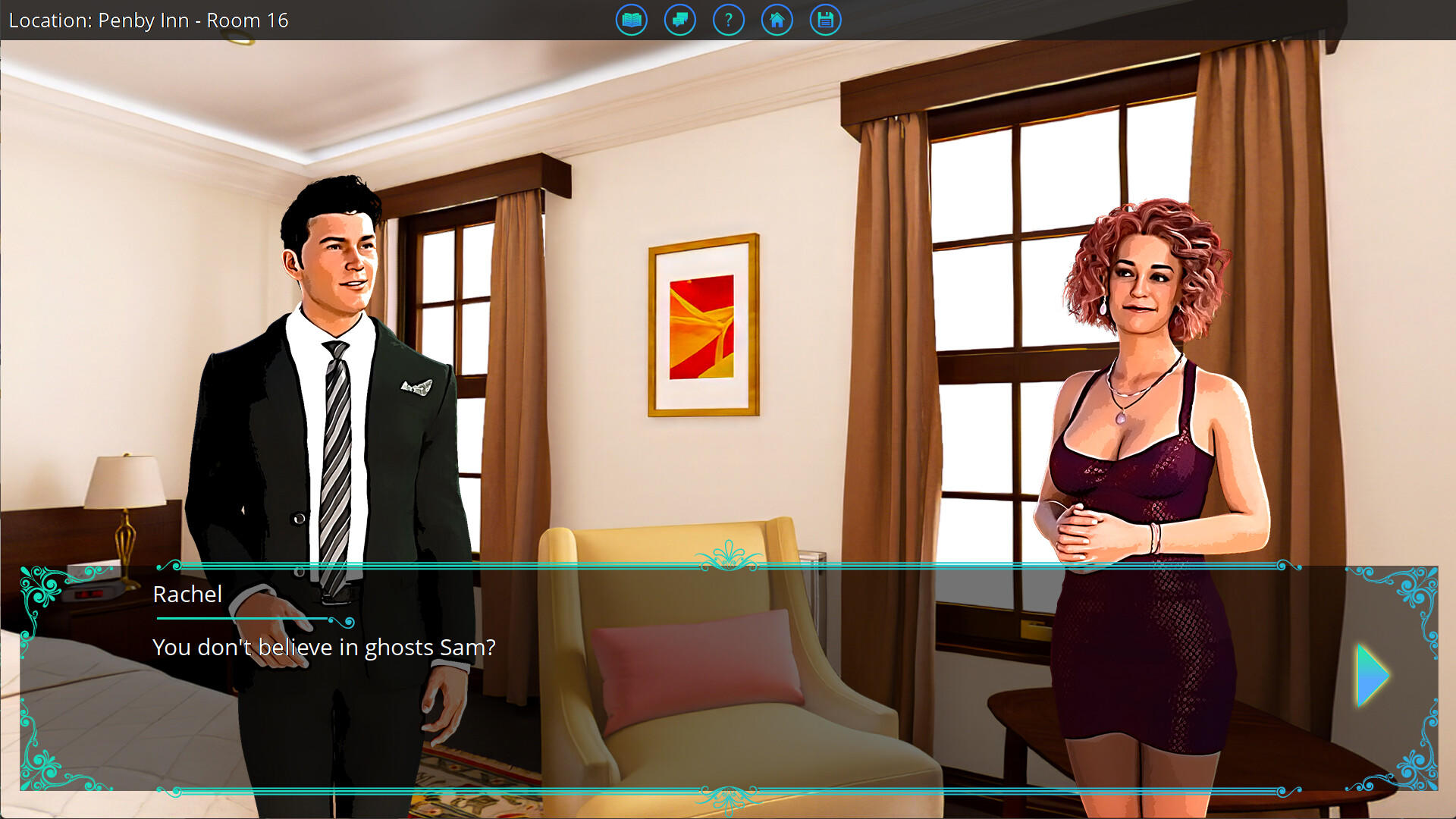Open the journal with the book icon
1456x819 pixels.
click(x=631, y=20)
